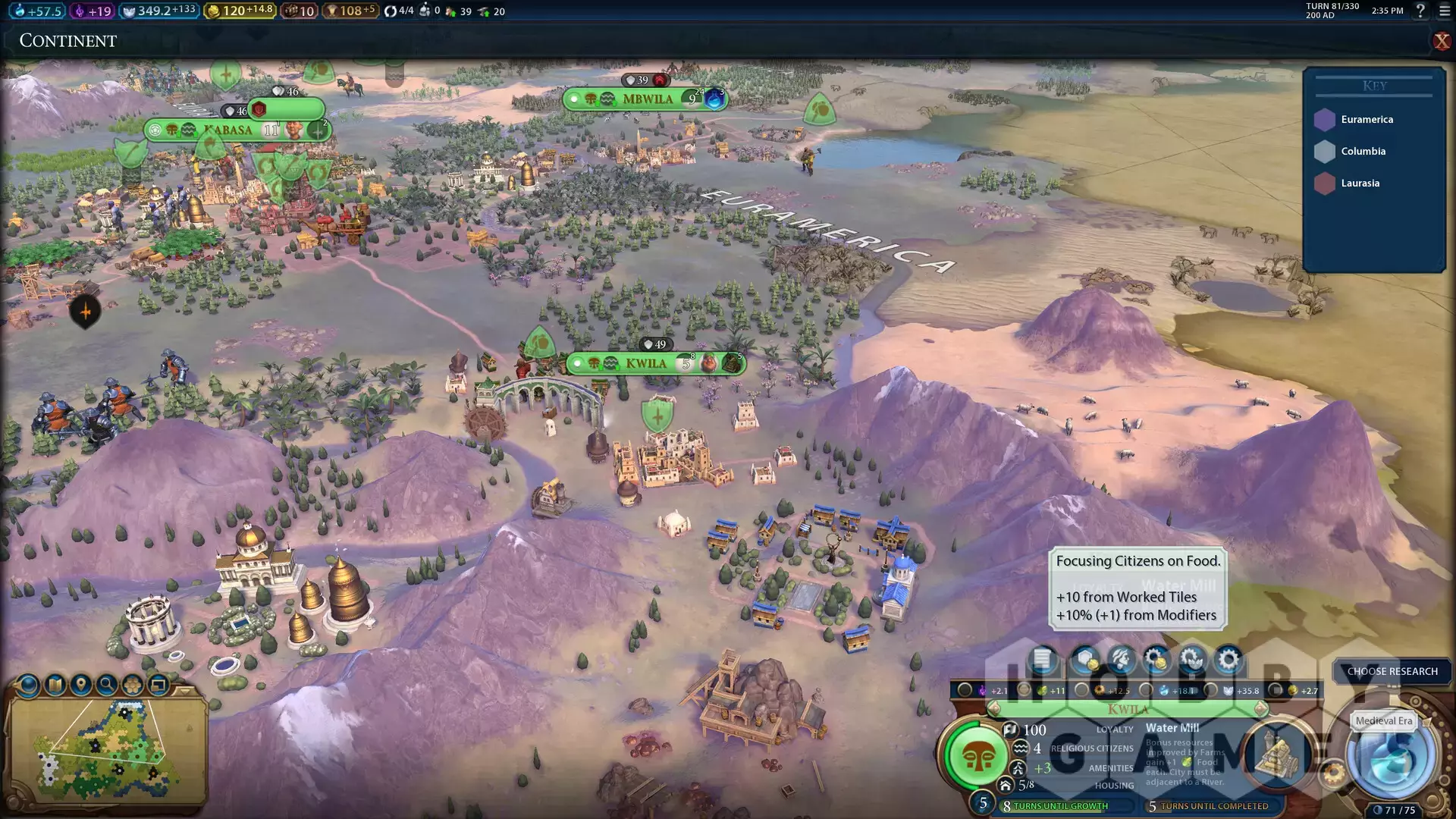Select the Kabasa city banner
This screenshot has height=819, width=1456.
pyautogui.click(x=227, y=130)
